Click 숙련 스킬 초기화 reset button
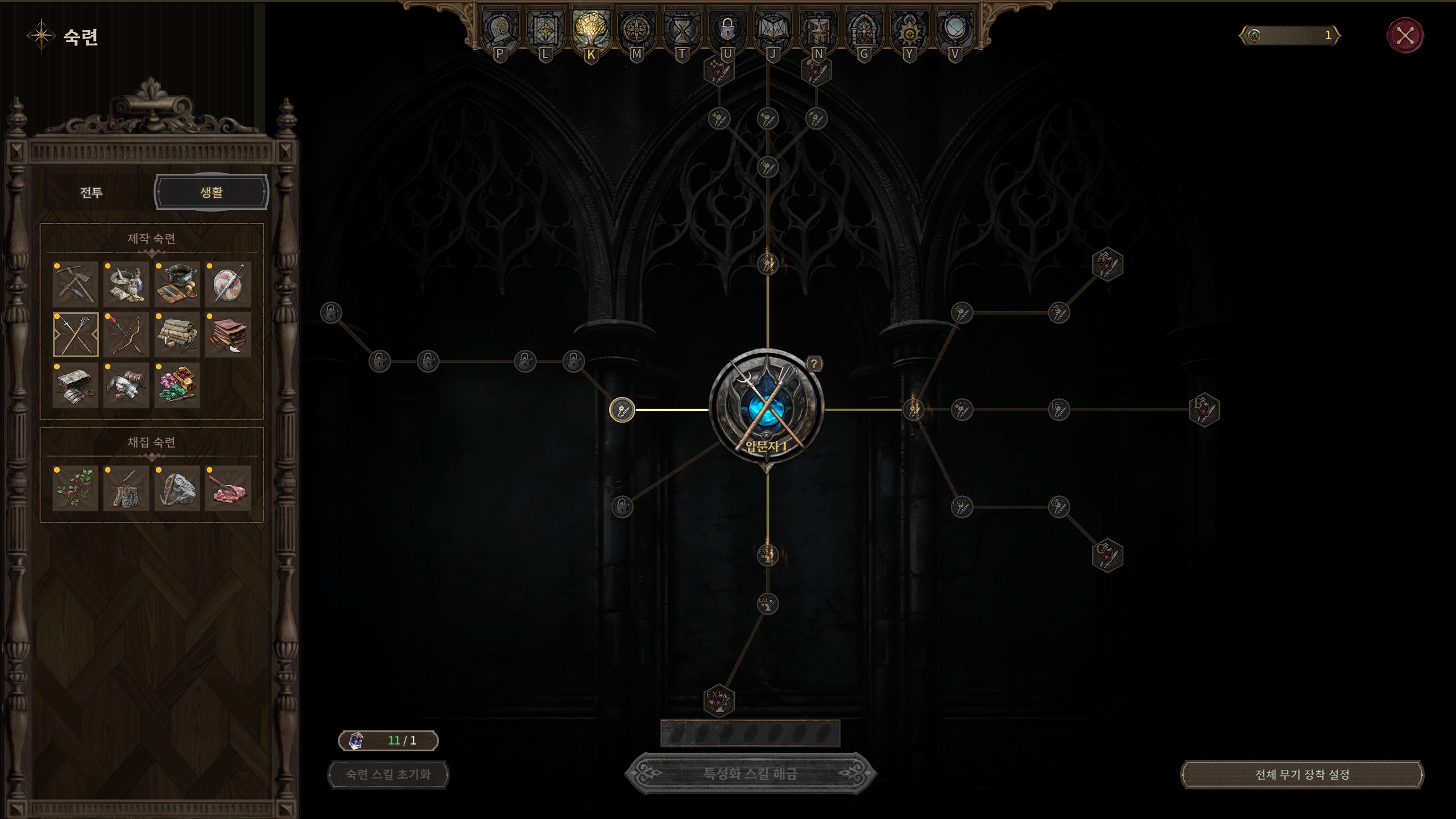Viewport: 1456px width, 819px height. click(x=388, y=775)
